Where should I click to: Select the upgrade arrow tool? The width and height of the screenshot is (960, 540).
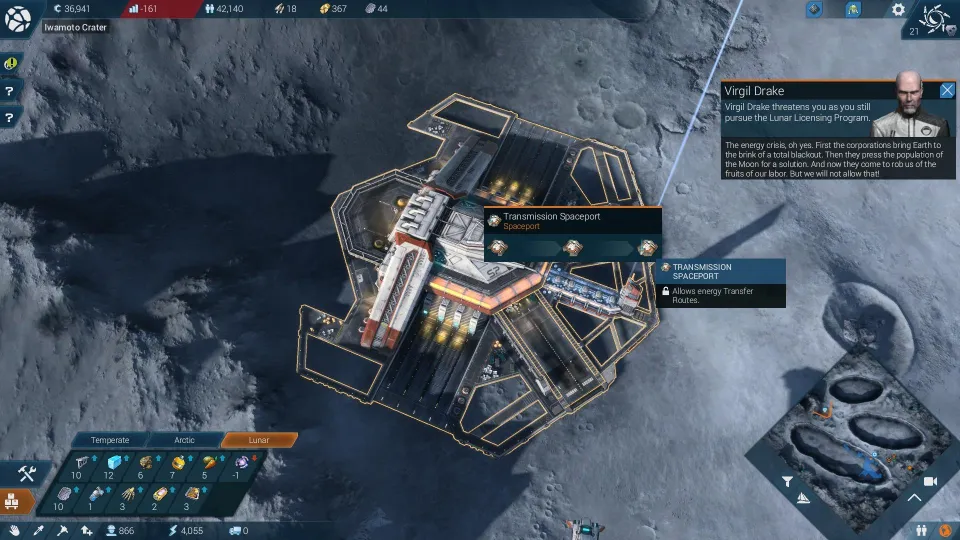pos(85,530)
